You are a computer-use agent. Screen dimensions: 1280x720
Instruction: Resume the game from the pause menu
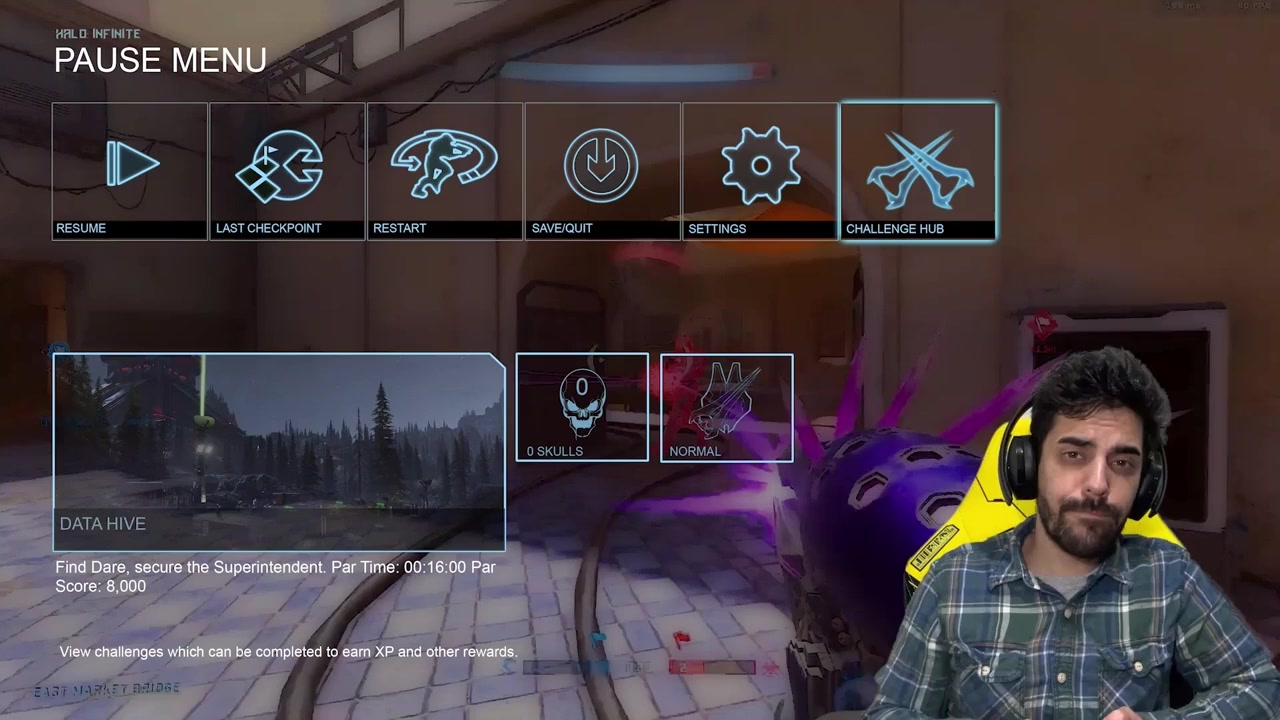(x=130, y=171)
